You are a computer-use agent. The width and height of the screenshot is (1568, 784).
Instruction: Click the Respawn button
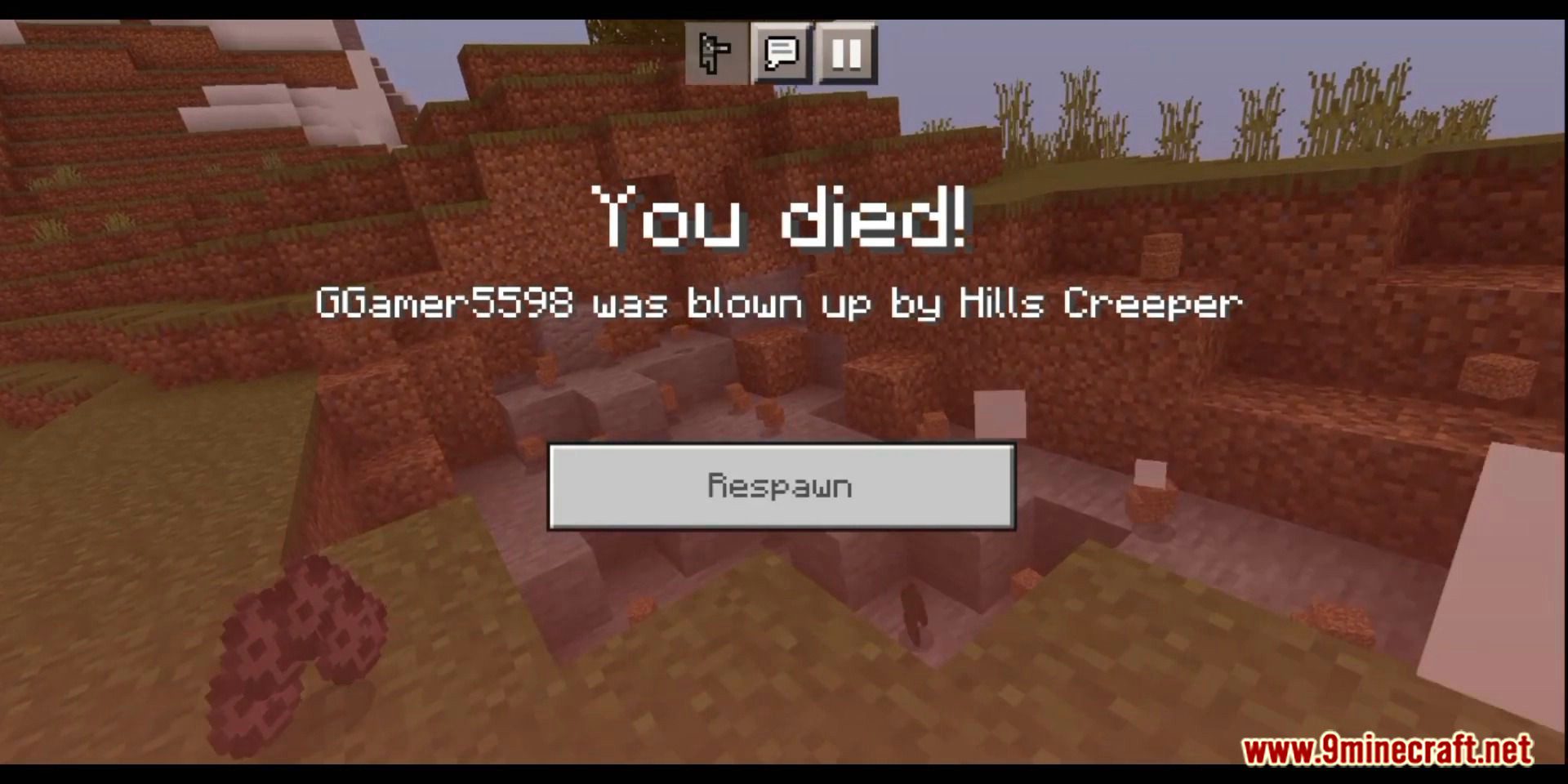[x=782, y=486]
